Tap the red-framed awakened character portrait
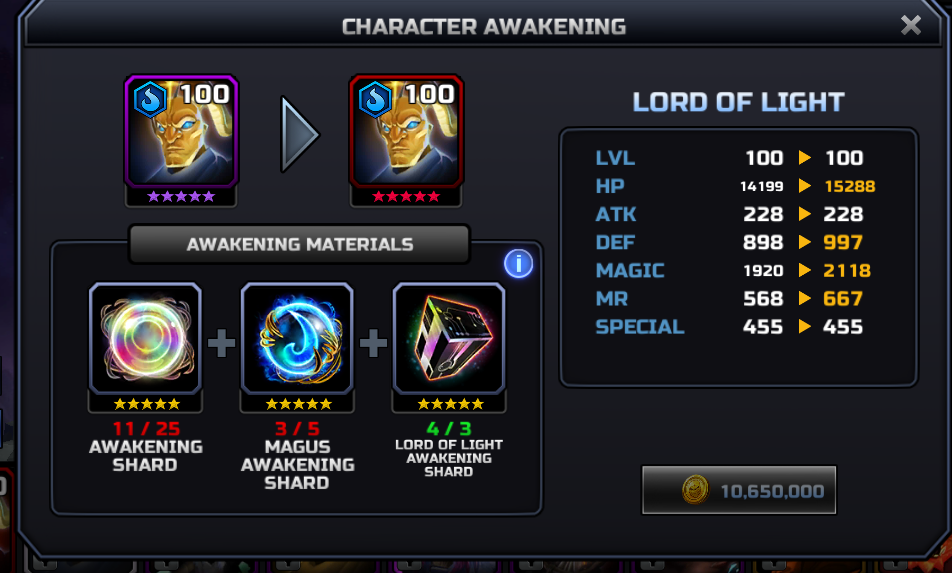This screenshot has width=952, height=573. (x=406, y=131)
